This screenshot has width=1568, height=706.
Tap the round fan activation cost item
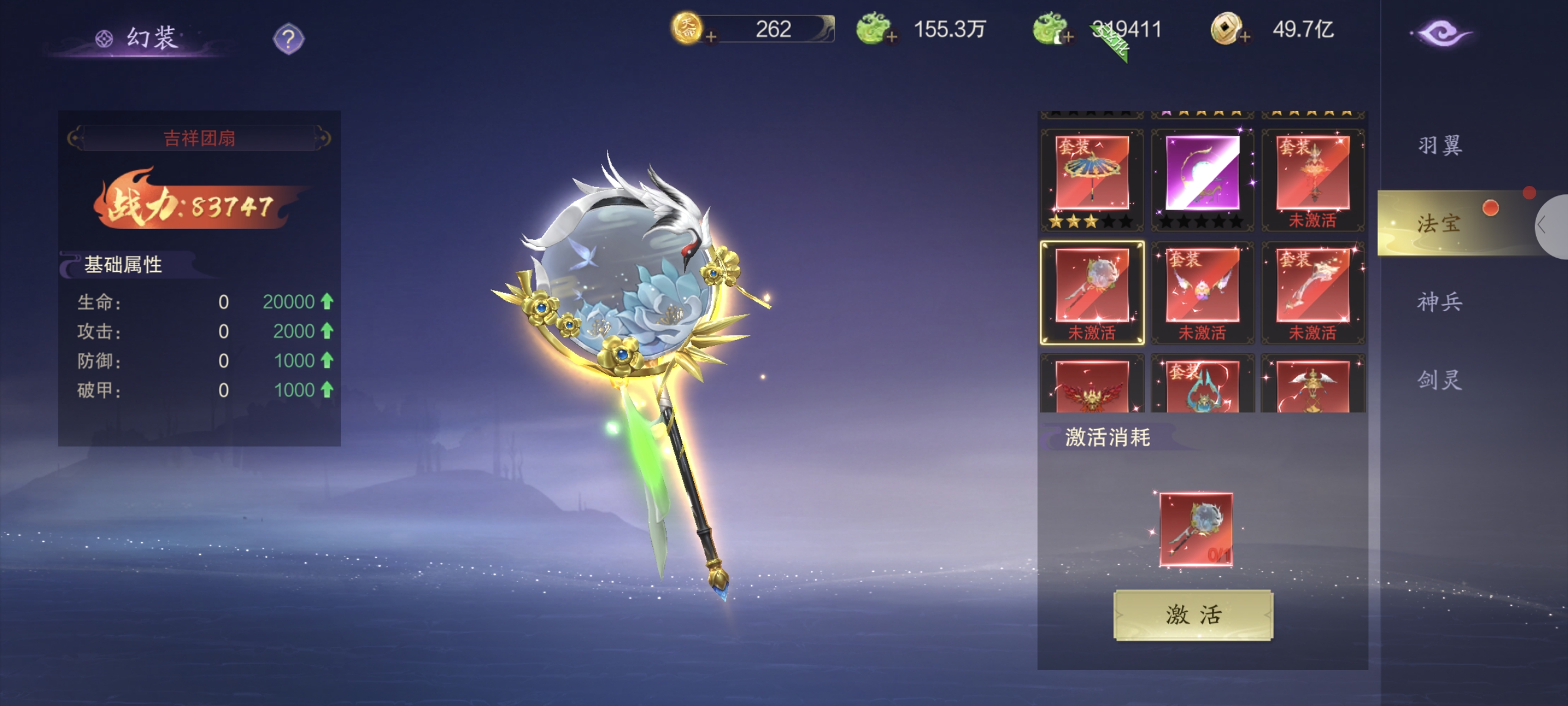pos(1195,529)
